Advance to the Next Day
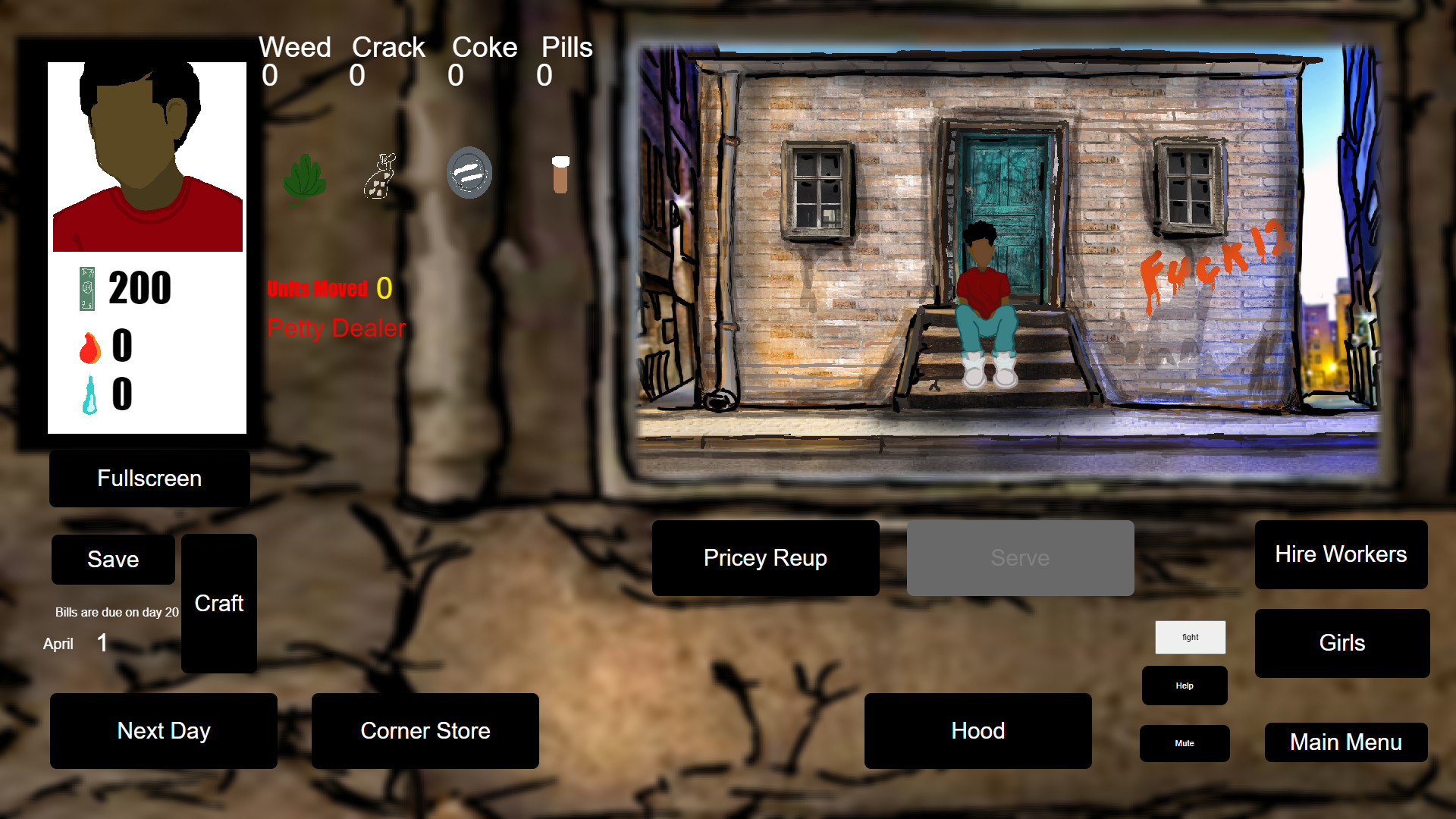1456x819 pixels. click(x=163, y=731)
